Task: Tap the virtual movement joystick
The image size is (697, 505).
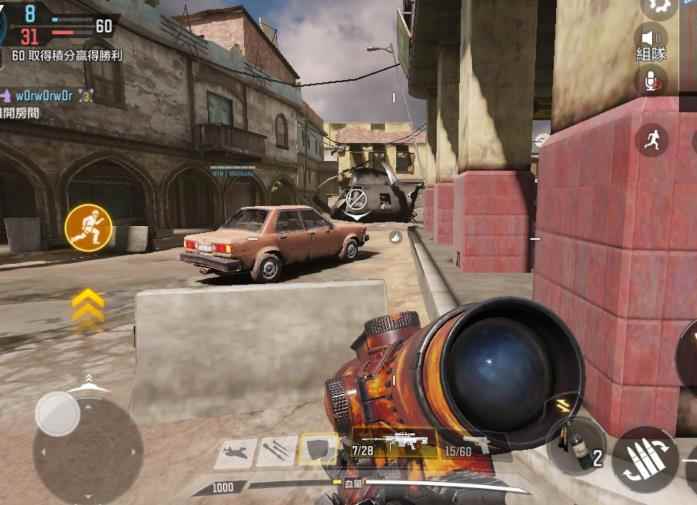Action: (59, 413)
